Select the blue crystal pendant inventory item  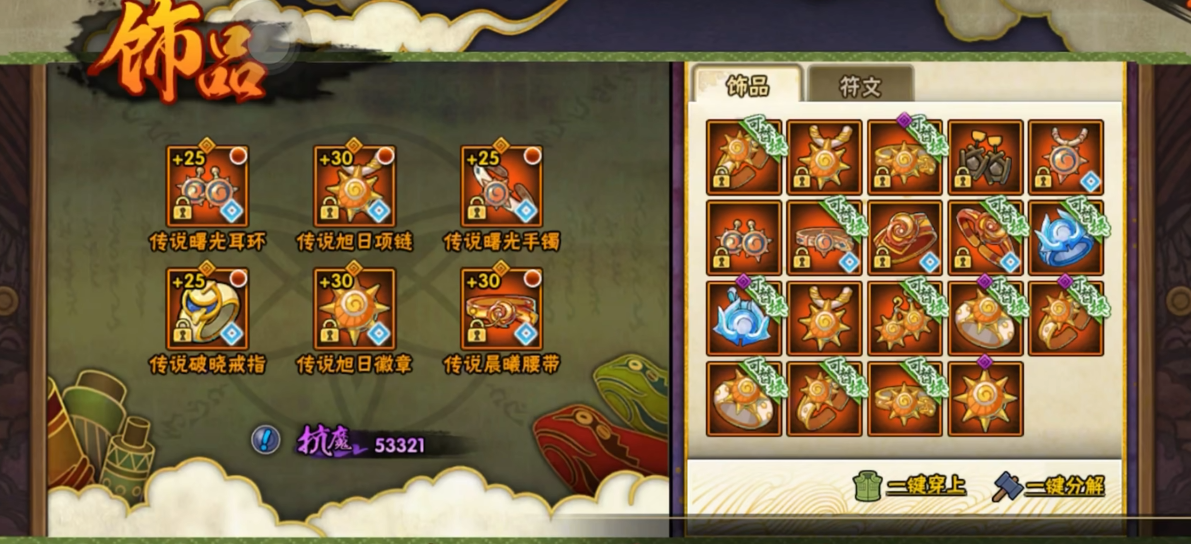click(x=744, y=318)
